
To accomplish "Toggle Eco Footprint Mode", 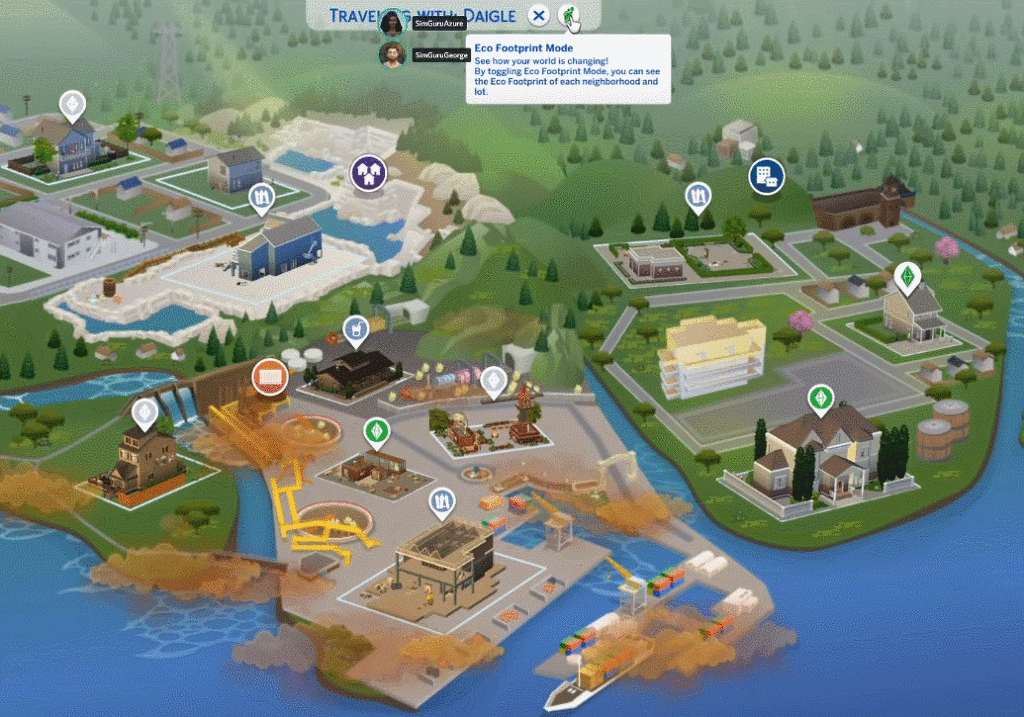I will (568, 15).
